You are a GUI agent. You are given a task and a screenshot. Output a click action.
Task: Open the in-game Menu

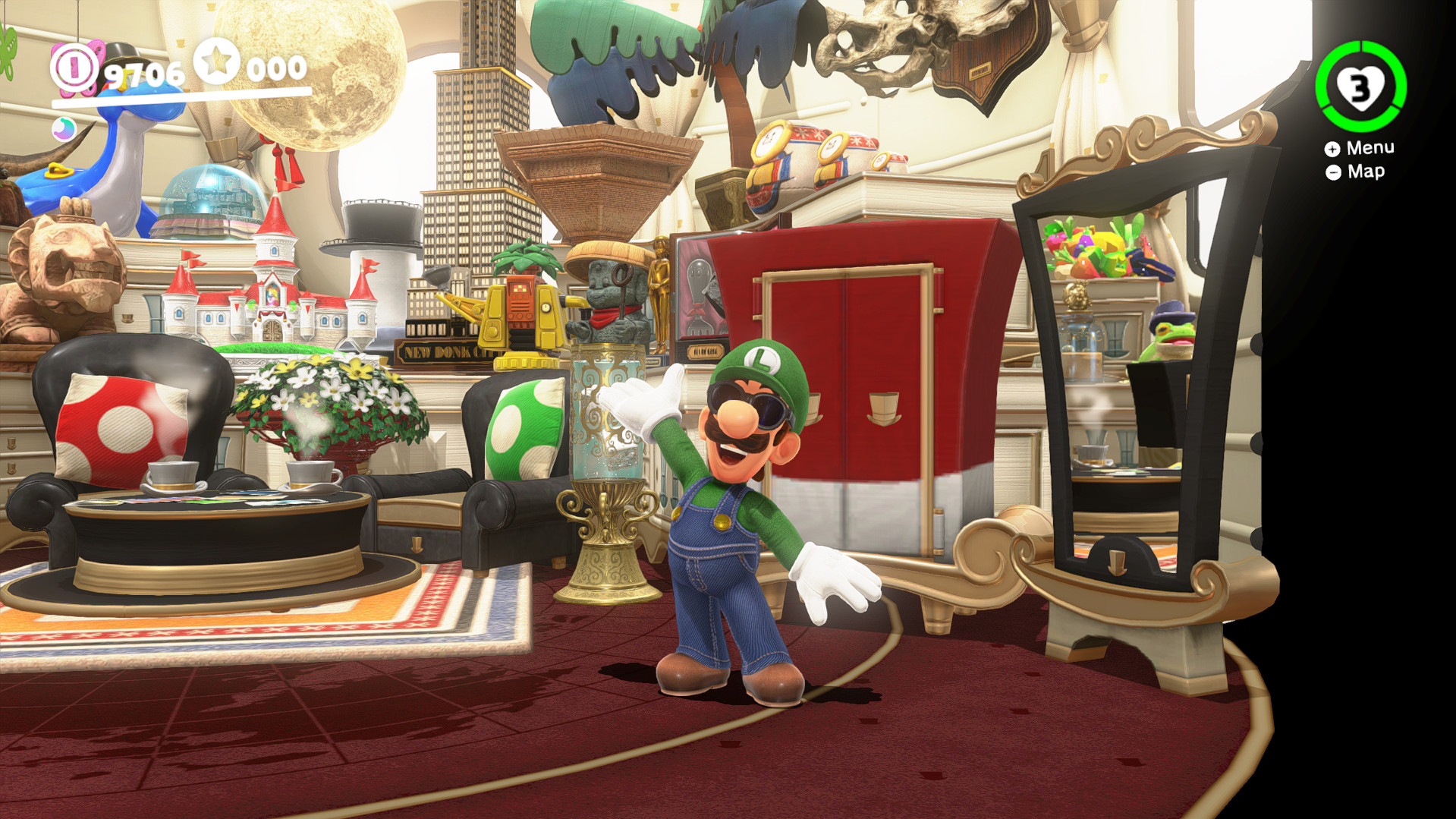pos(1370,148)
